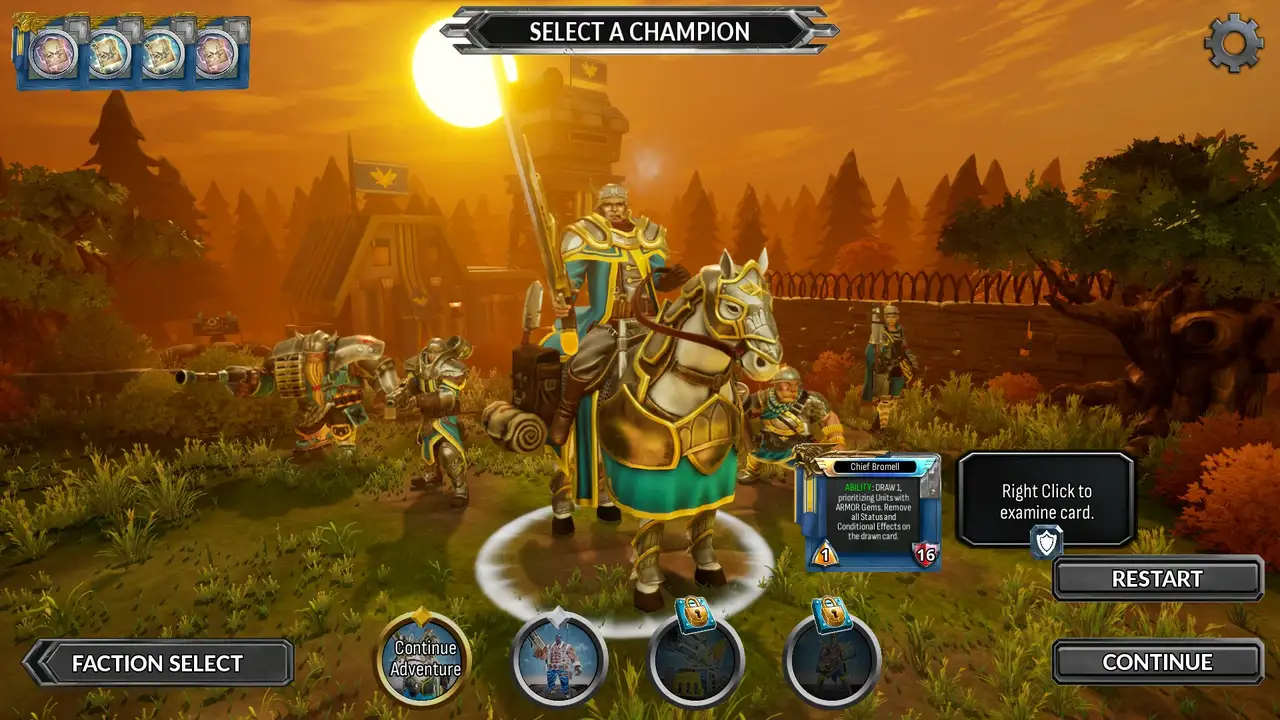This screenshot has height=720, width=1280.
Task: Click the orange cost gem on the card
Action: coord(824,553)
